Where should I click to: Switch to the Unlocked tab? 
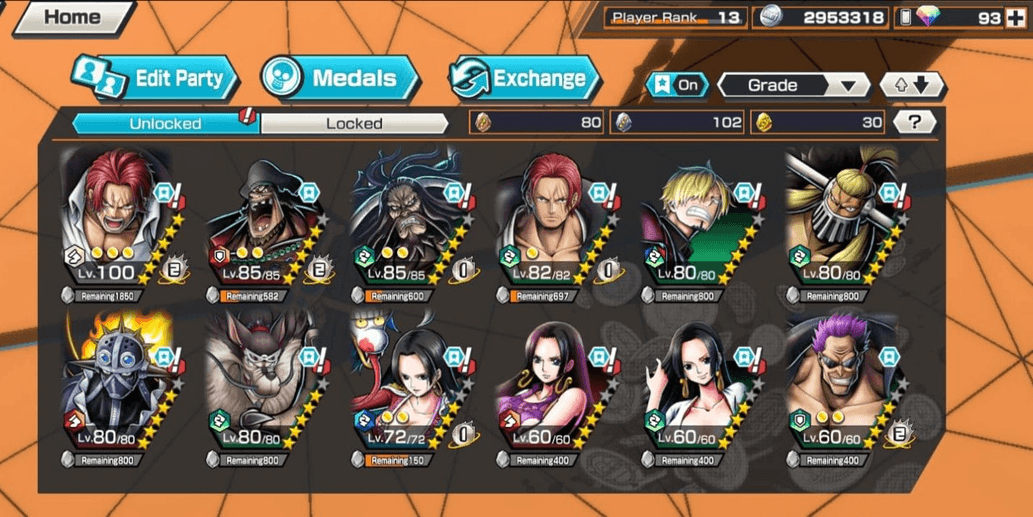[x=165, y=124]
